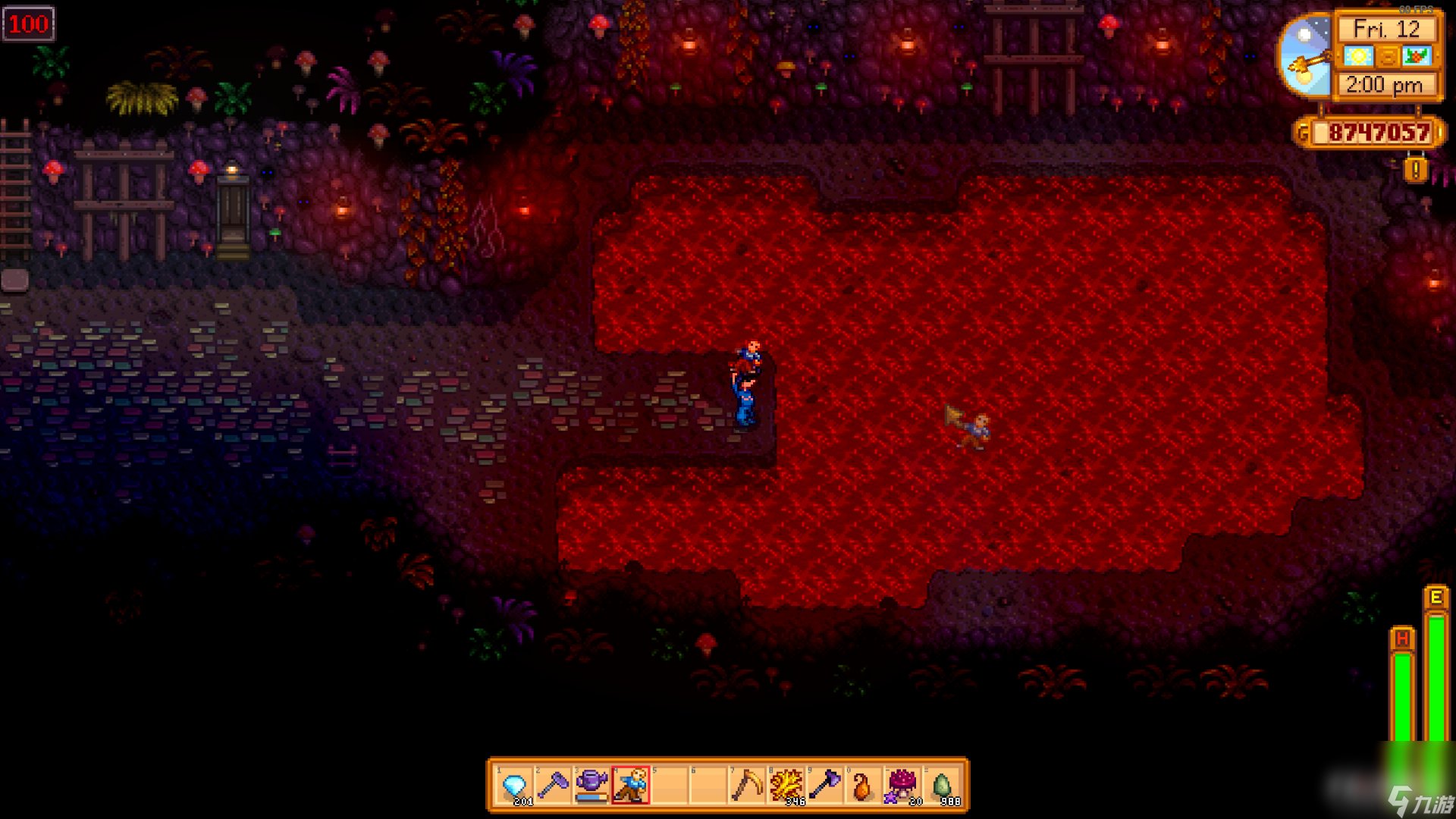Select the orange gourd item slot
Screen dimensions: 1456x819
point(862,786)
